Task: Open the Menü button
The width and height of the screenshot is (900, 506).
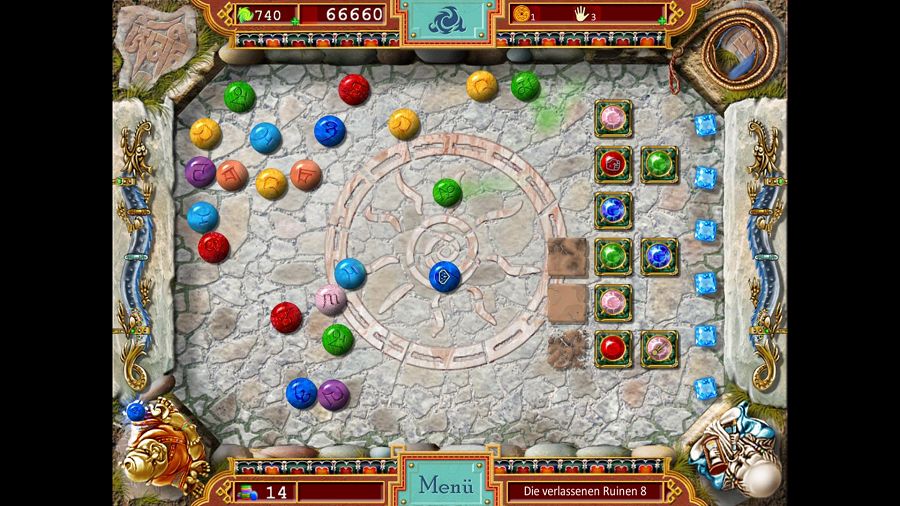Action: click(x=445, y=486)
